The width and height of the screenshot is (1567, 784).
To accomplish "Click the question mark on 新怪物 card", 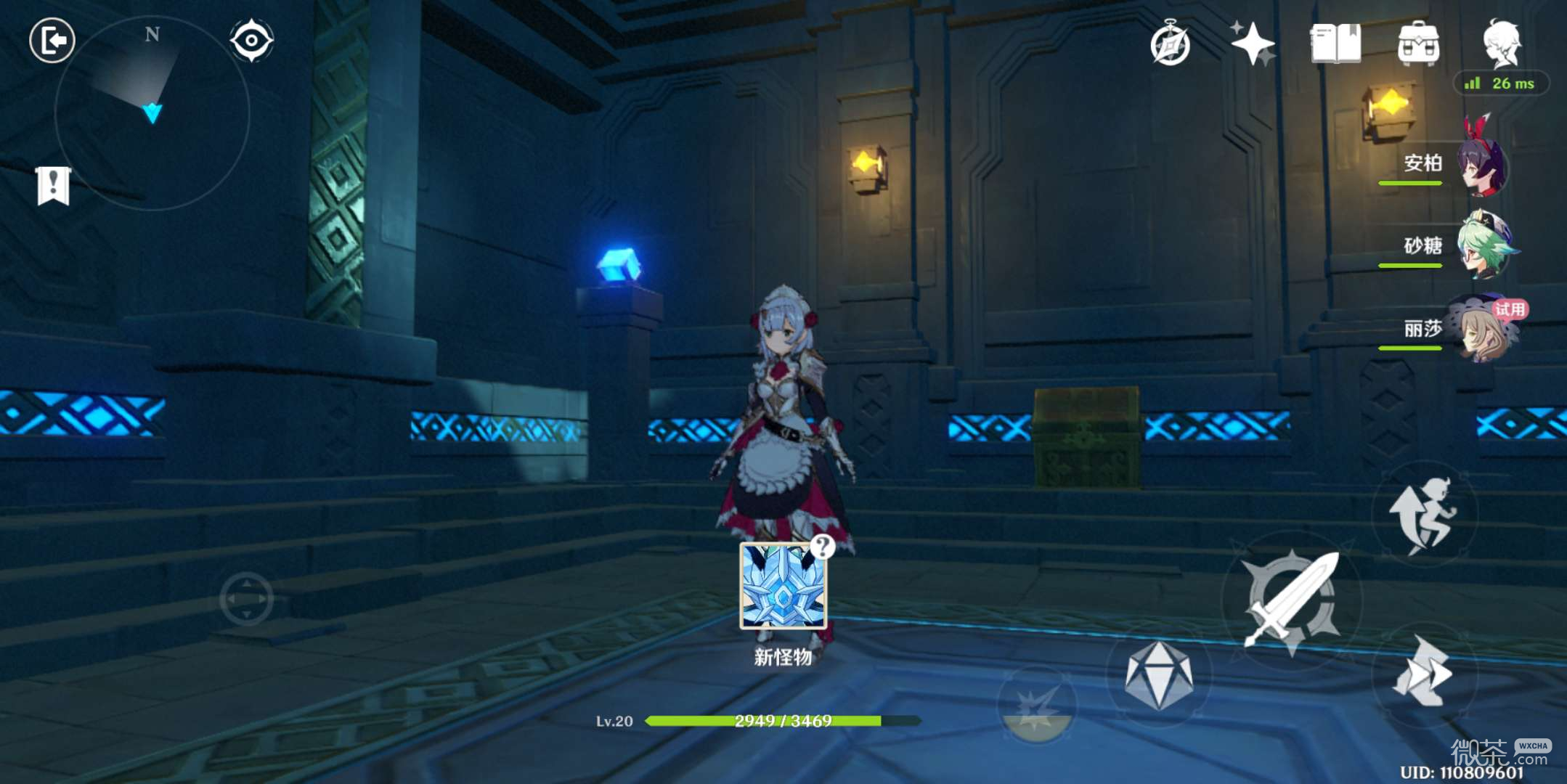I will pyautogui.click(x=823, y=546).
